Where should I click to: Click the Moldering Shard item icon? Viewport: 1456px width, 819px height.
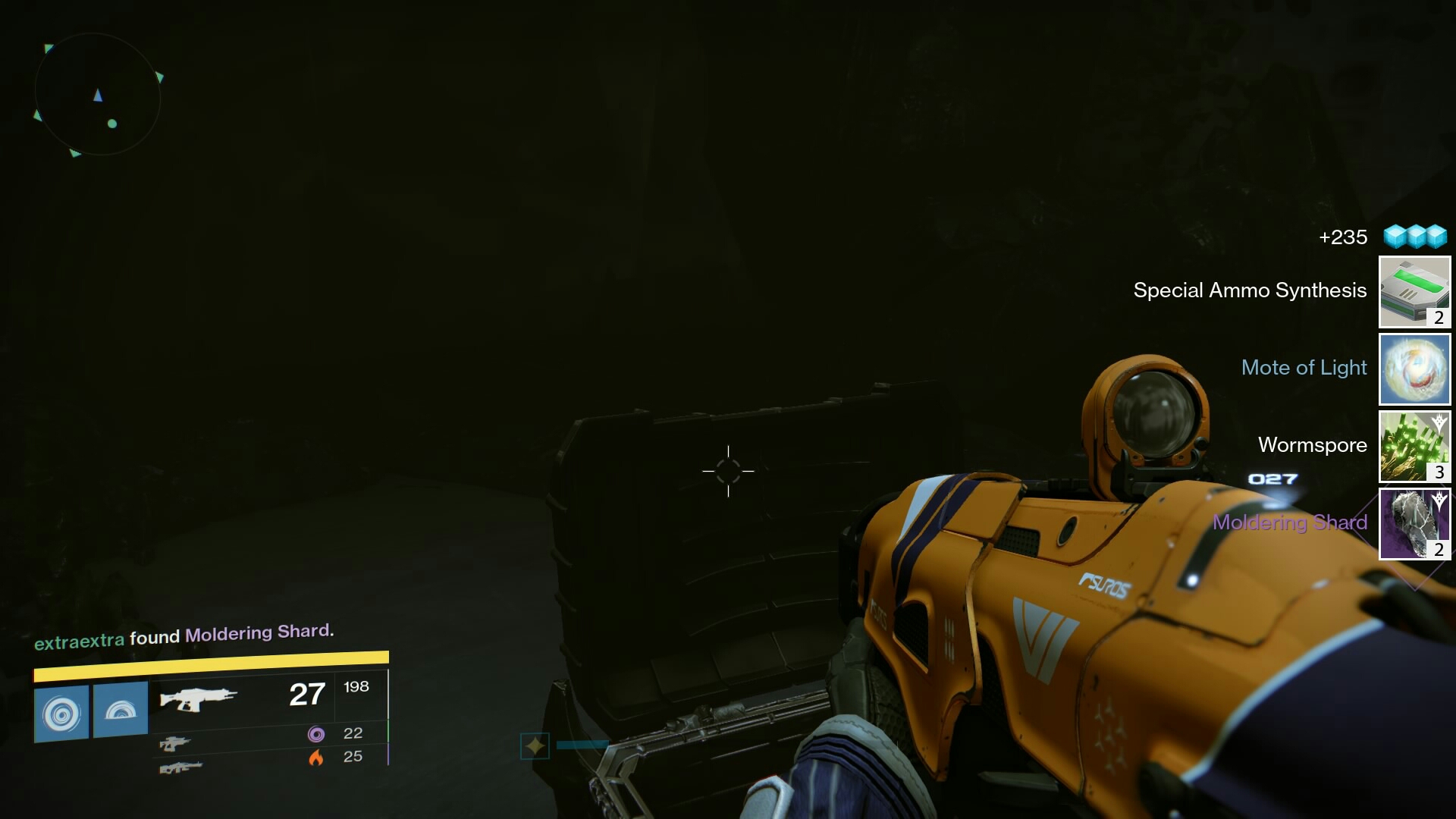coord(1414,523)
